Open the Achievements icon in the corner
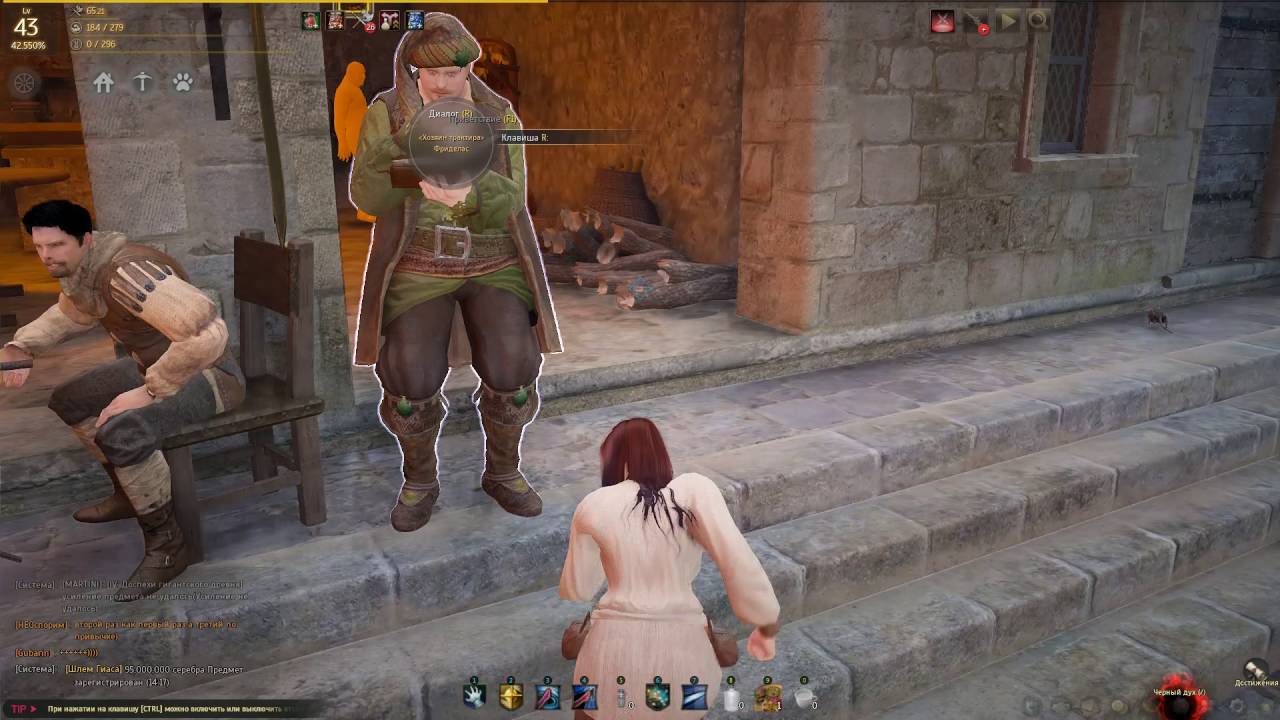Screen dimensions: 1280x720 pyautogui.click(x=1255, y=671)
